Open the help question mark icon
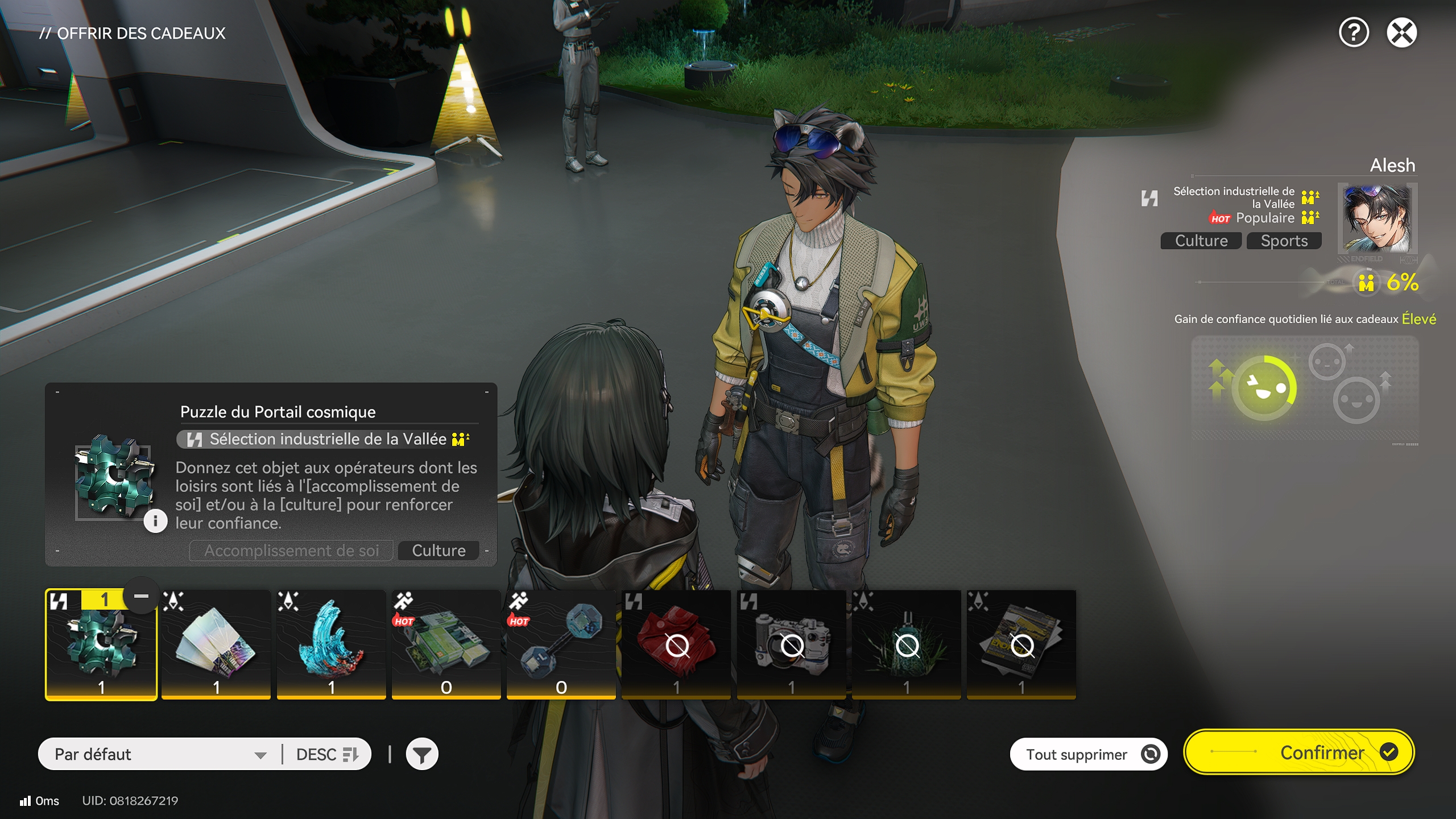 coord(1353,32)
